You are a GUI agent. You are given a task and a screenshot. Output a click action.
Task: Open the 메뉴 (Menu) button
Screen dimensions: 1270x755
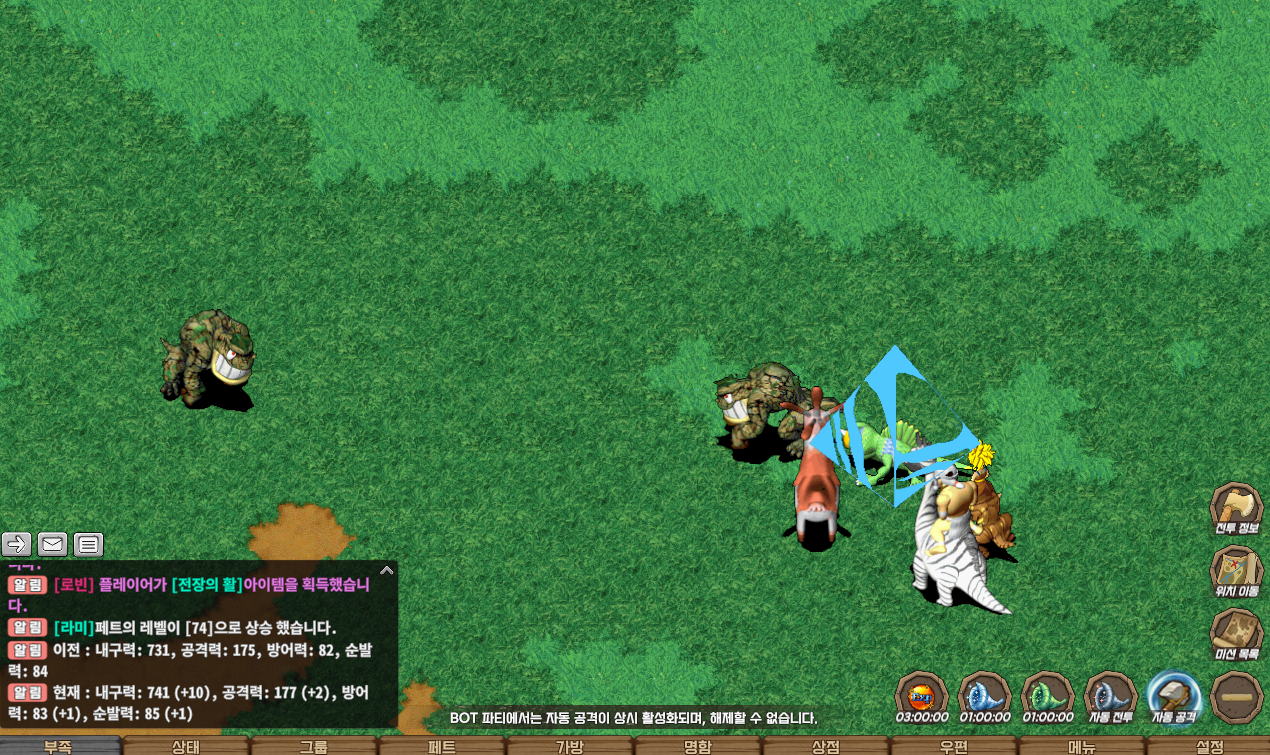point(1081,746)
